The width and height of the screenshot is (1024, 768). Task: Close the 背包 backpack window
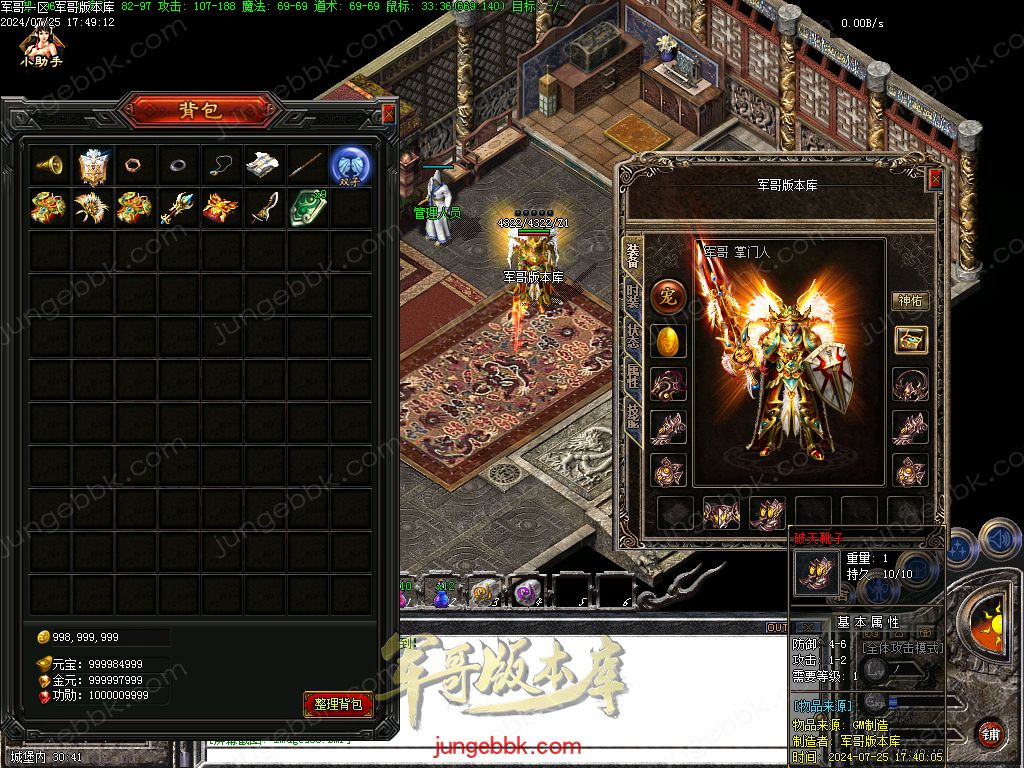coord(389,114)
